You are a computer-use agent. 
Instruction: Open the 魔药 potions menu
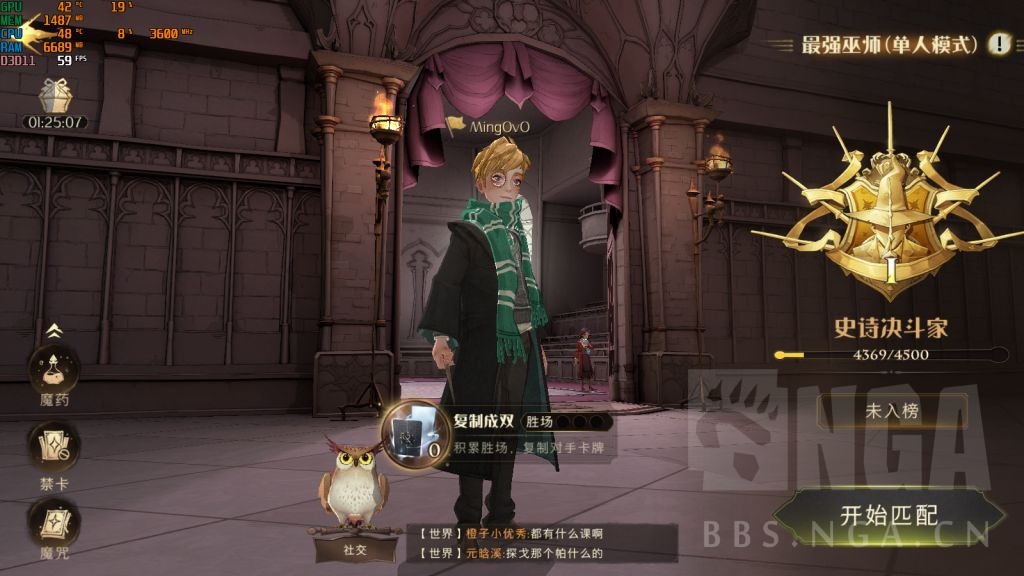(54, 373)
